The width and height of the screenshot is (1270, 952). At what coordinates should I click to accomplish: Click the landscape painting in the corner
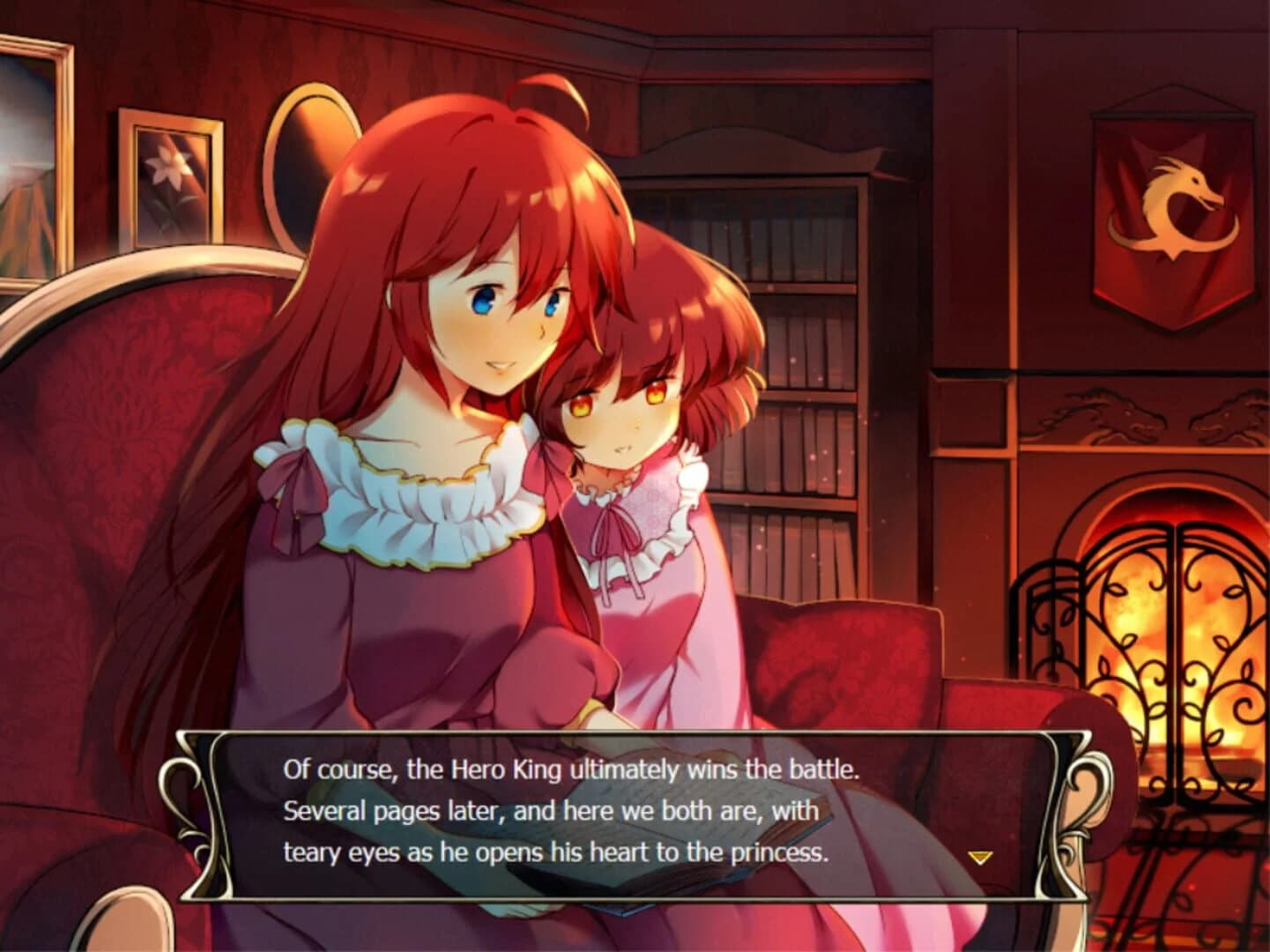[x=31, y=159]
